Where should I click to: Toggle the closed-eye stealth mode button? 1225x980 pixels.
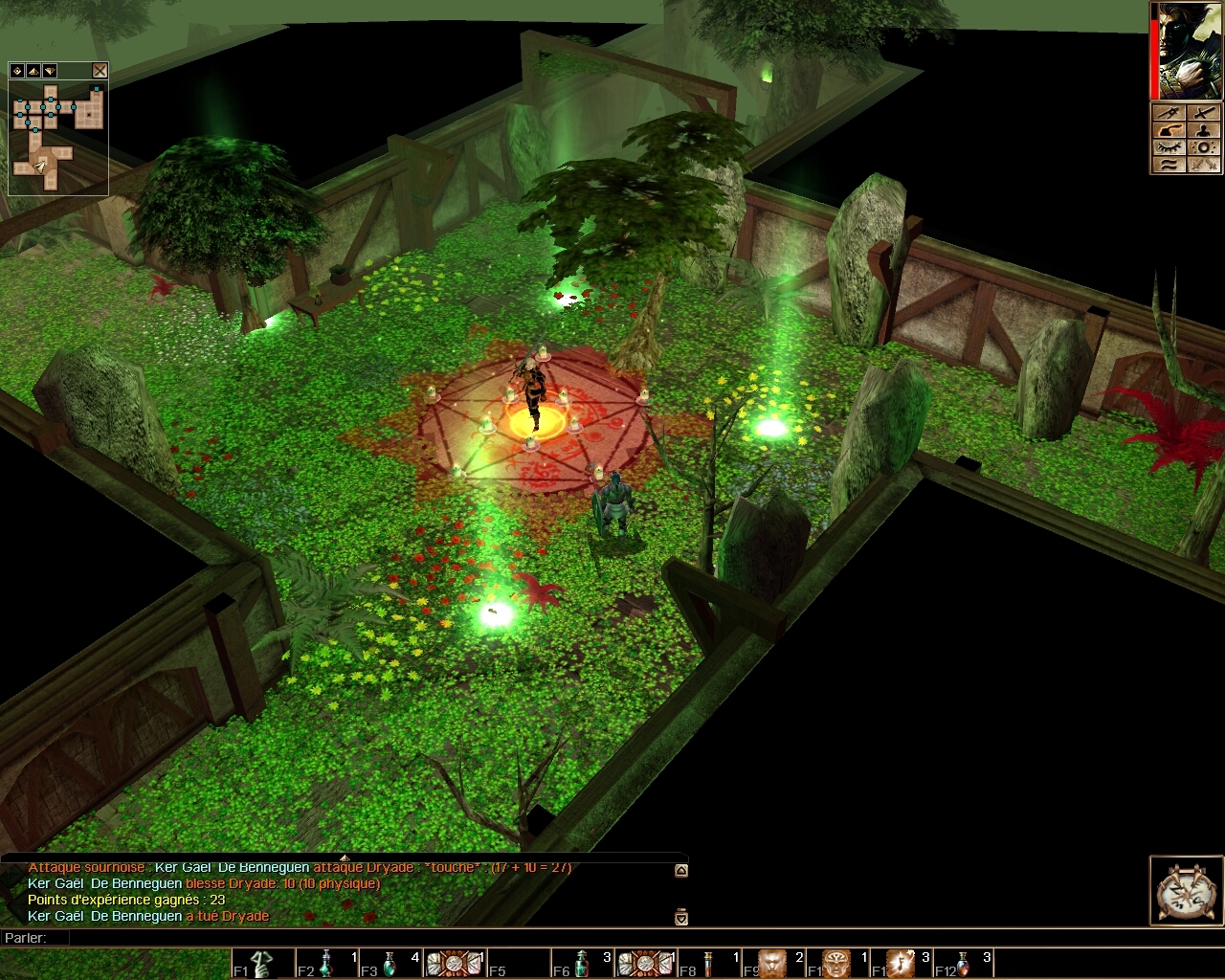coord(1168,147)
